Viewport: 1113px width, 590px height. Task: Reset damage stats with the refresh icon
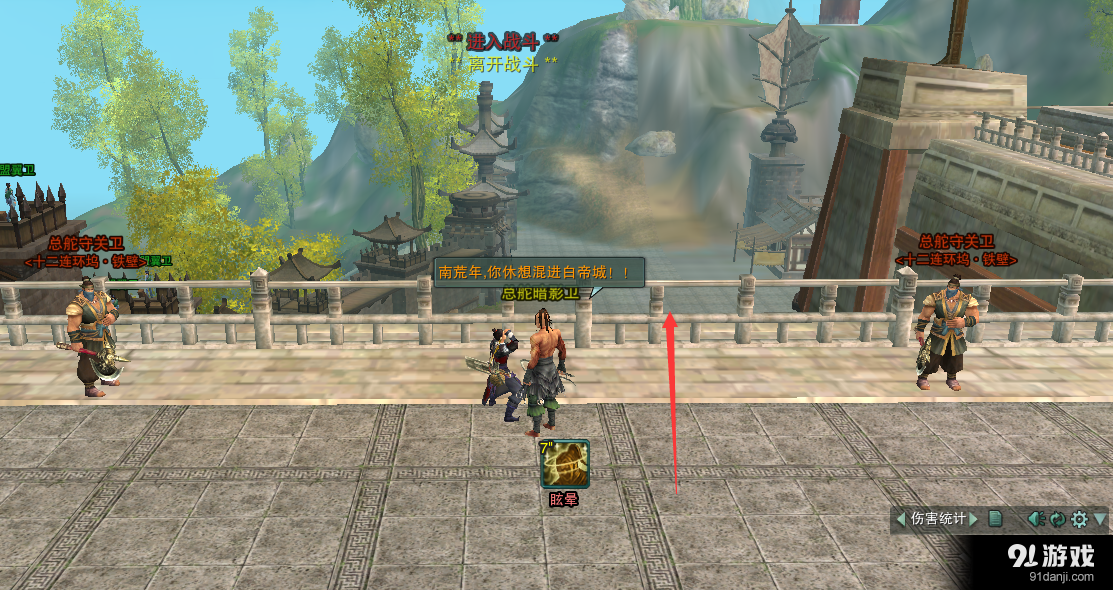(x=1057, y=519)
